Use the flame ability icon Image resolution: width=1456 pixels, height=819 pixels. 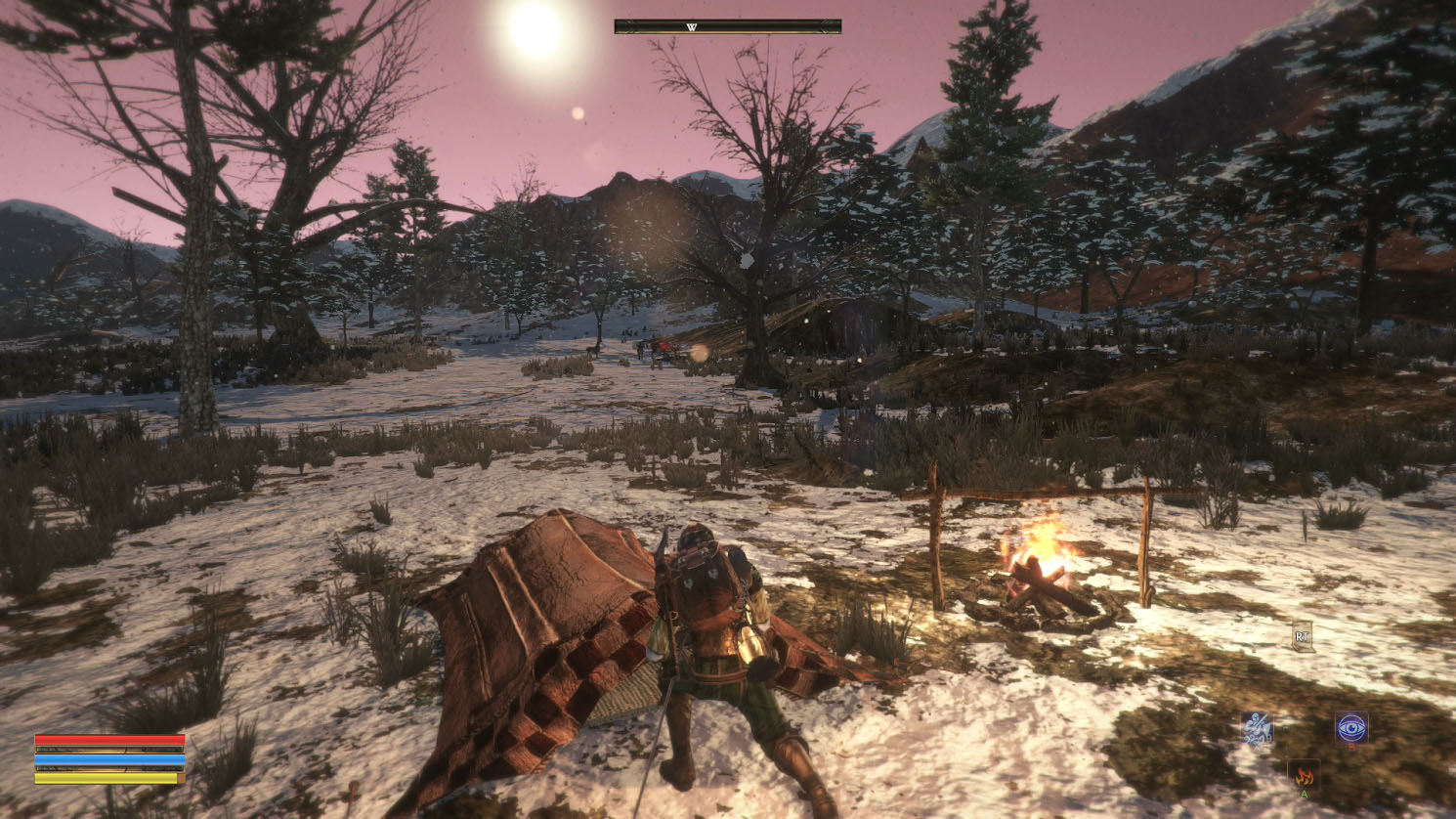1304,776
